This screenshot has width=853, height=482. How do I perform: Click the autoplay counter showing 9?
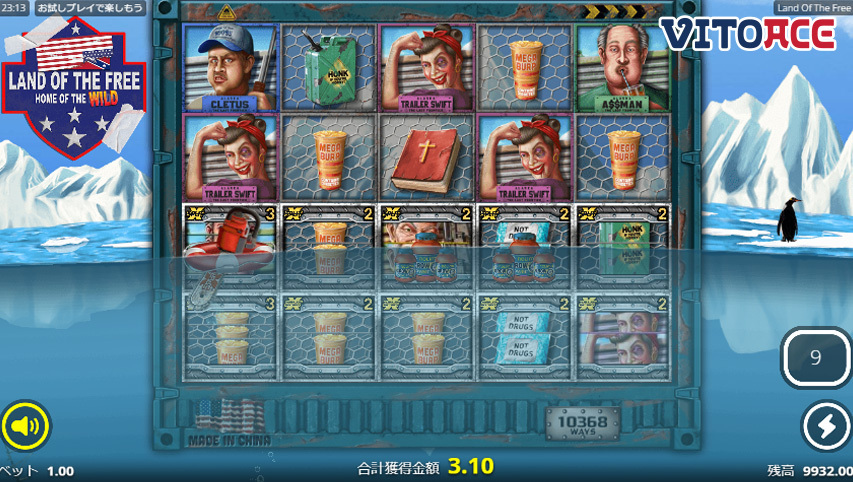pos(815,358)
